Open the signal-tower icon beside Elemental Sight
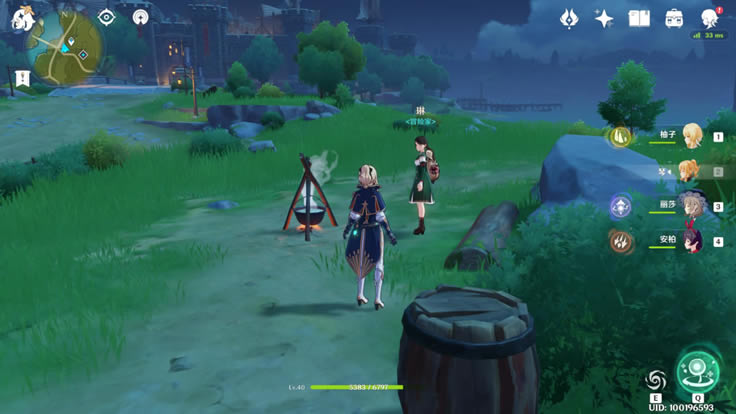The width and height of the screenshot is (736, 414). (140, 17)
